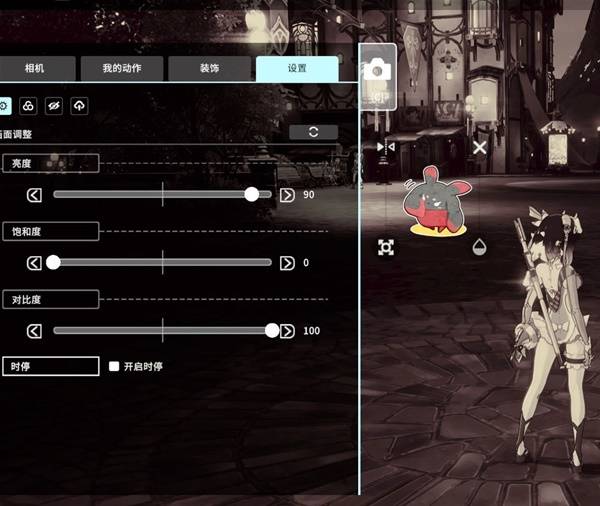Reset picture adjustments with the refresh button
The height and width of the screenshot is (506, 600).
[x=313, y=132]
